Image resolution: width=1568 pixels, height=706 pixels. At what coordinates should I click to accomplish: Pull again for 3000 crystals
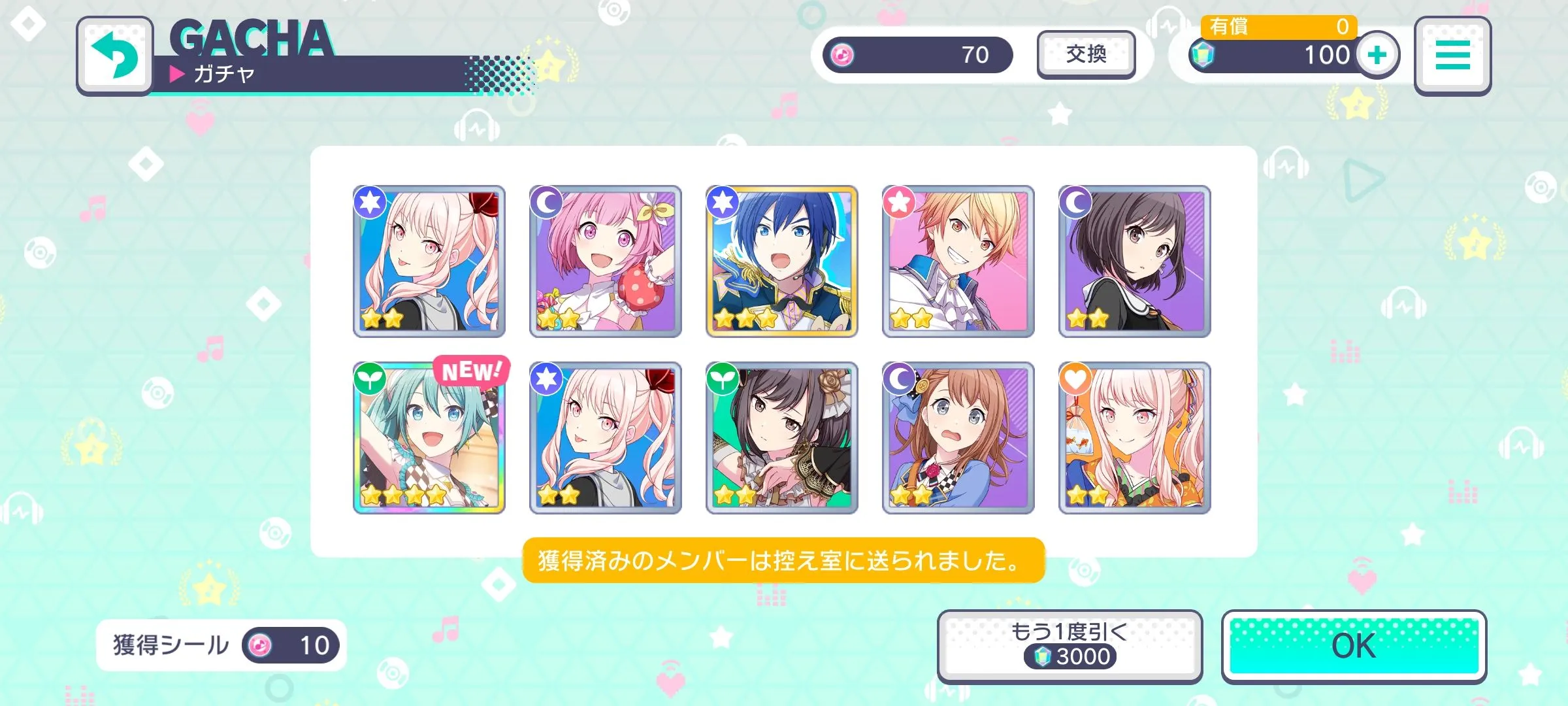[1070, 647]
